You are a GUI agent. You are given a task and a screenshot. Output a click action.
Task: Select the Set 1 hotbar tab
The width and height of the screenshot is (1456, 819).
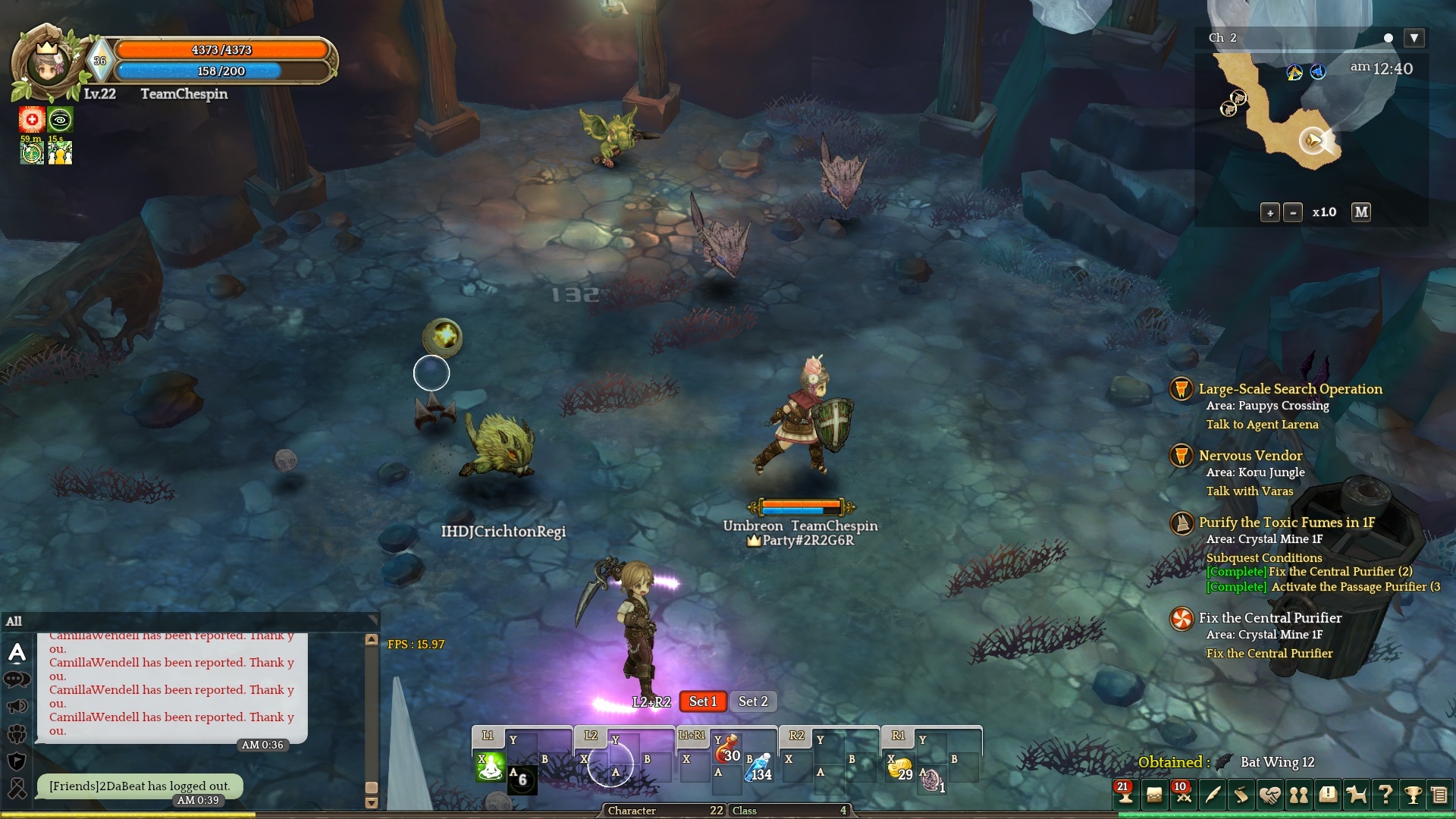click(x=703, y=701)
